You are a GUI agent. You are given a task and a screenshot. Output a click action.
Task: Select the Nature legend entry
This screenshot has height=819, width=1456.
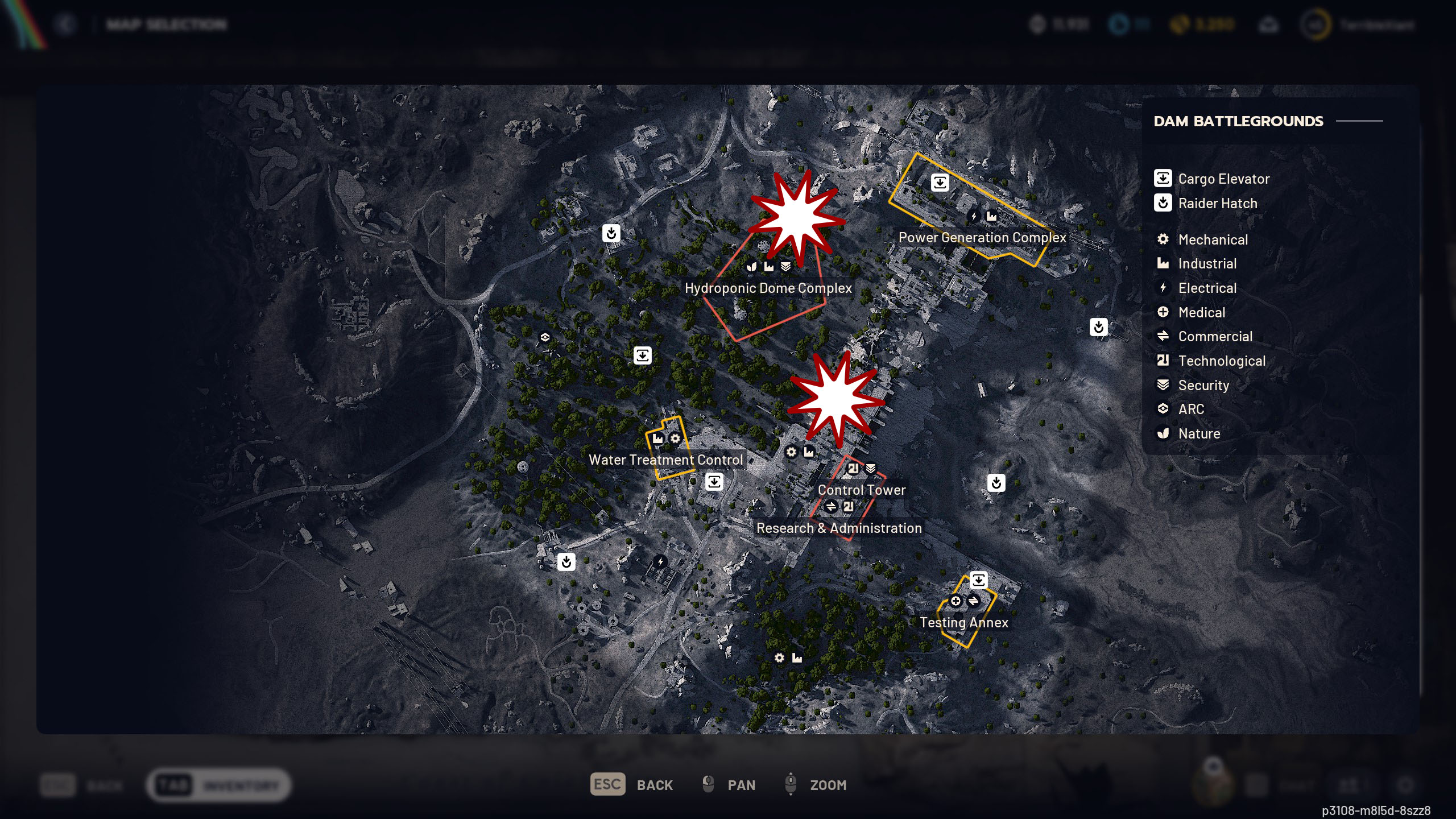click(x=1199, y=434)
